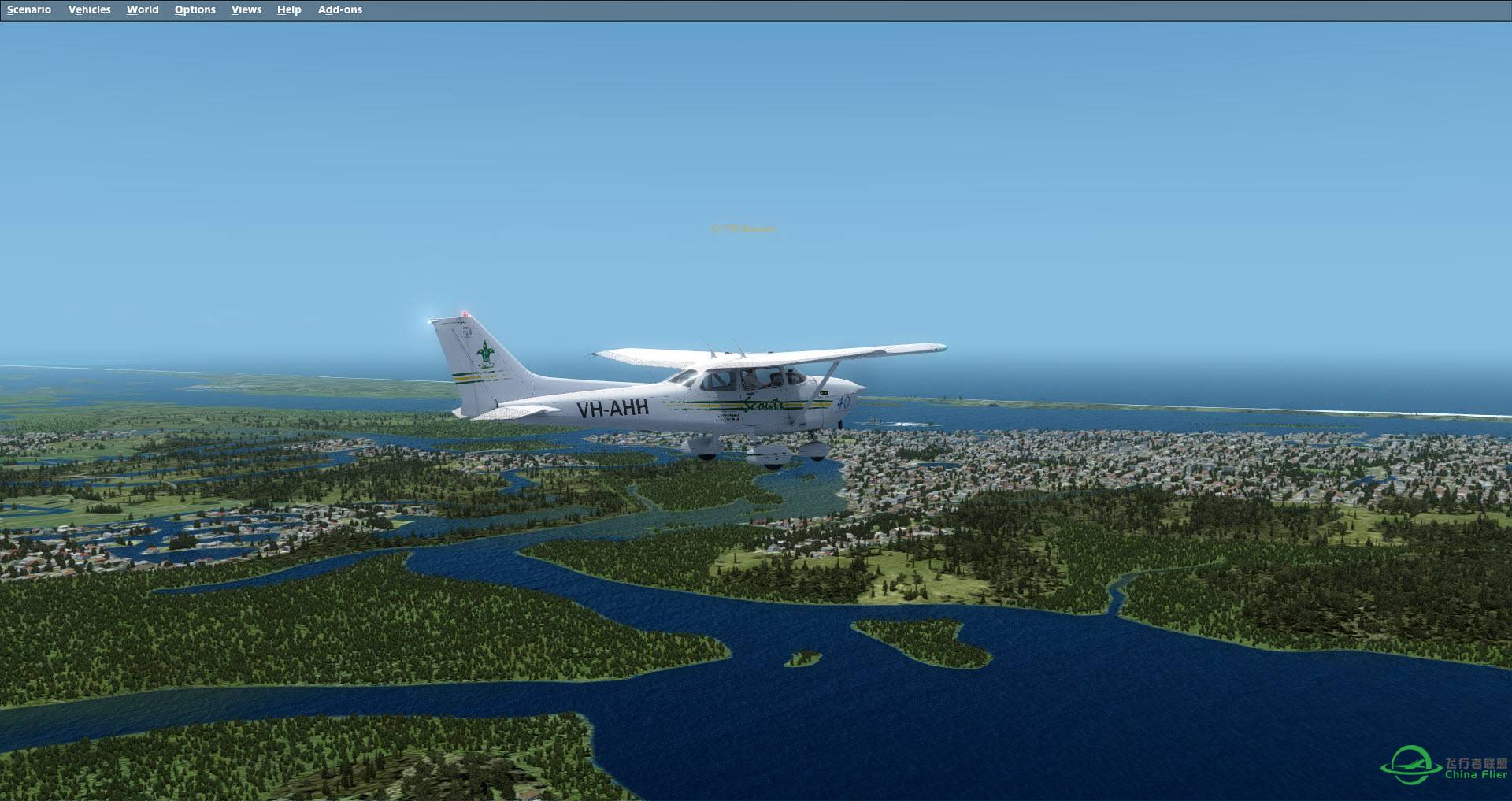1512x801 pixels.
Task: Open the Help menu
Action: tap(289, 9)
